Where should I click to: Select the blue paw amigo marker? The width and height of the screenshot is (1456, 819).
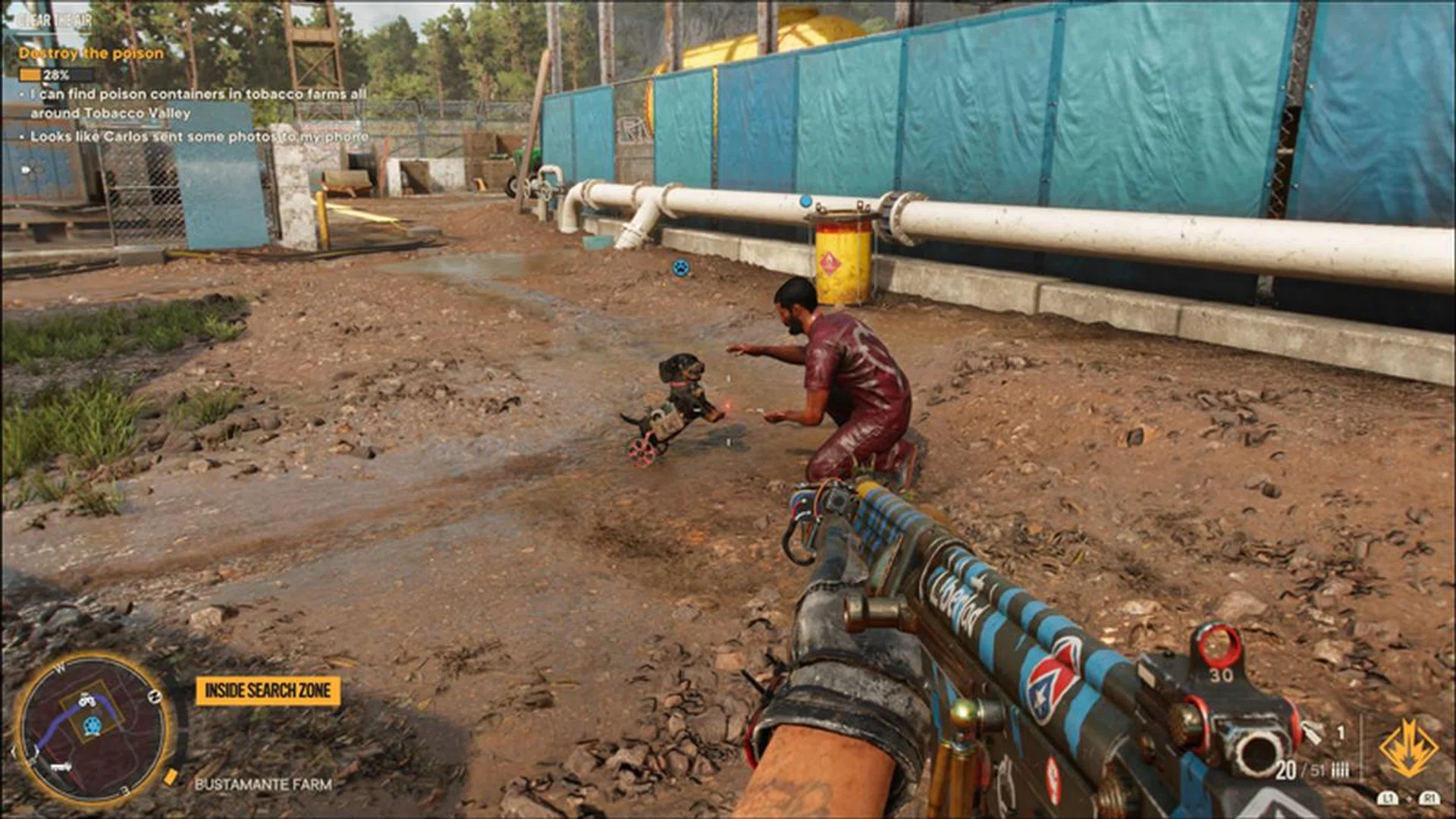681,268
